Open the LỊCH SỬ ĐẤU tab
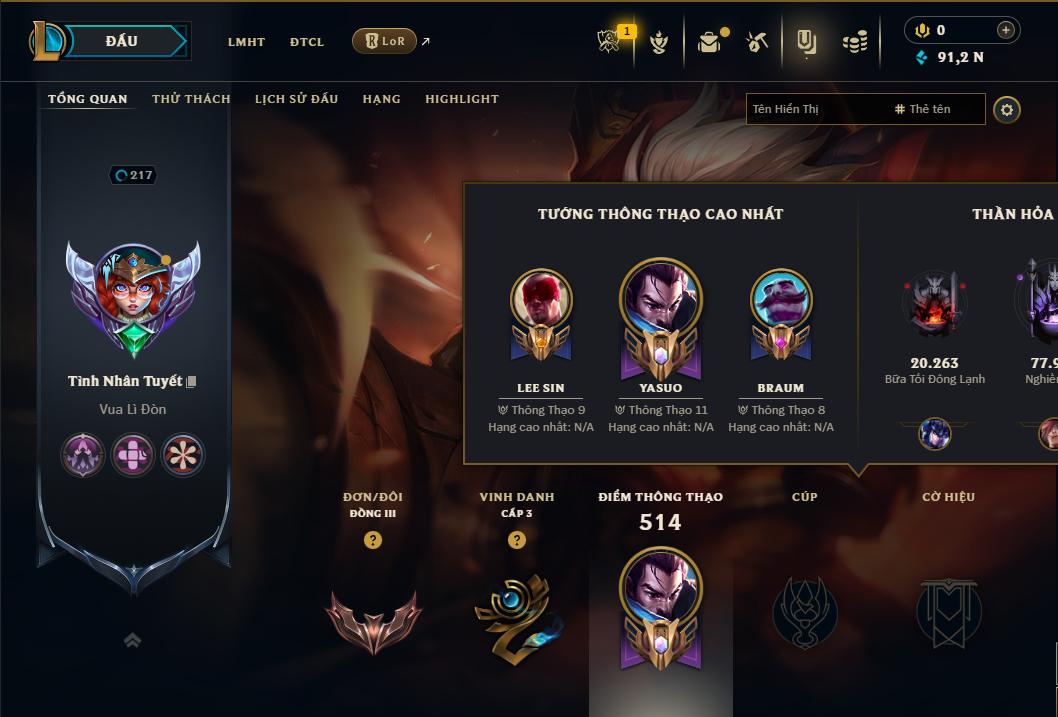Image resolution: width=1058 pixels, height=717 pixels. 296,99
